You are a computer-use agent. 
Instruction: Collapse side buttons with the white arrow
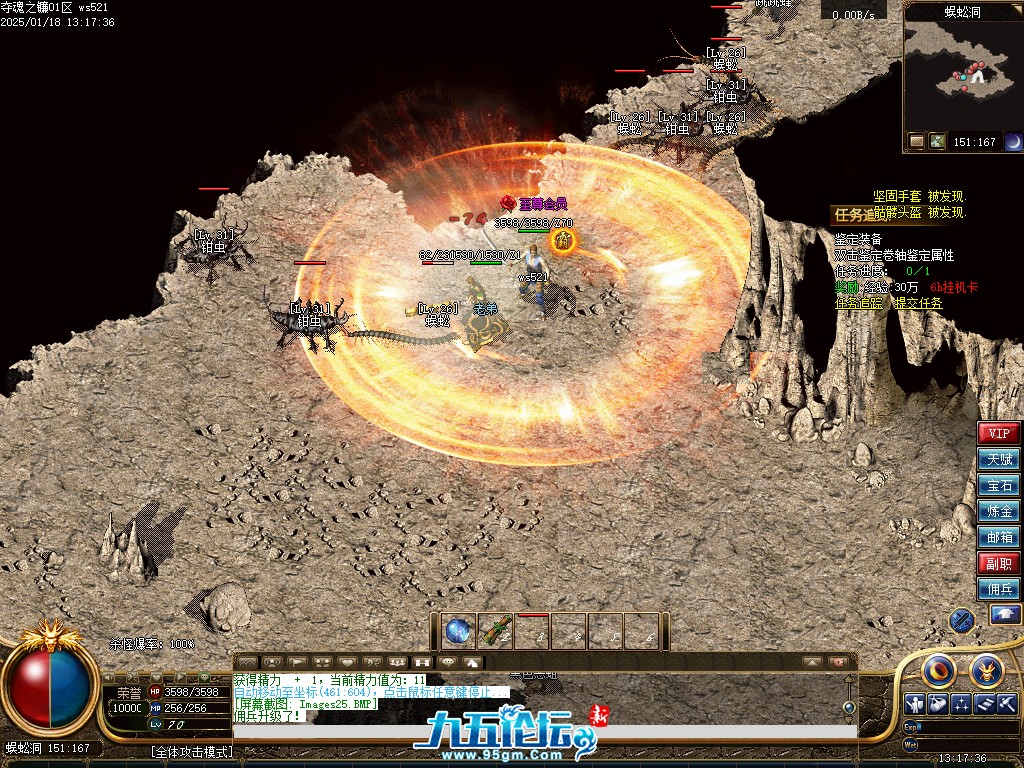(1005, 615)
